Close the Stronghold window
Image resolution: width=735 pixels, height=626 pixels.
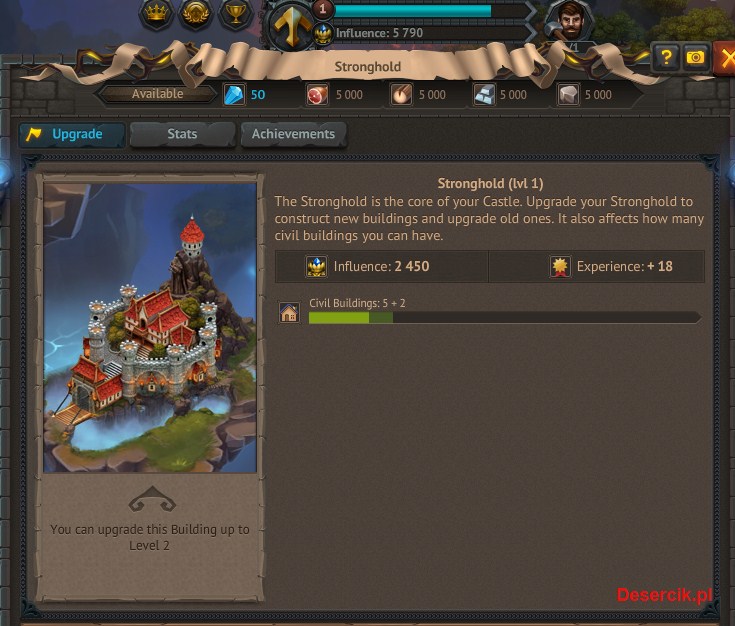coord(724,58)
